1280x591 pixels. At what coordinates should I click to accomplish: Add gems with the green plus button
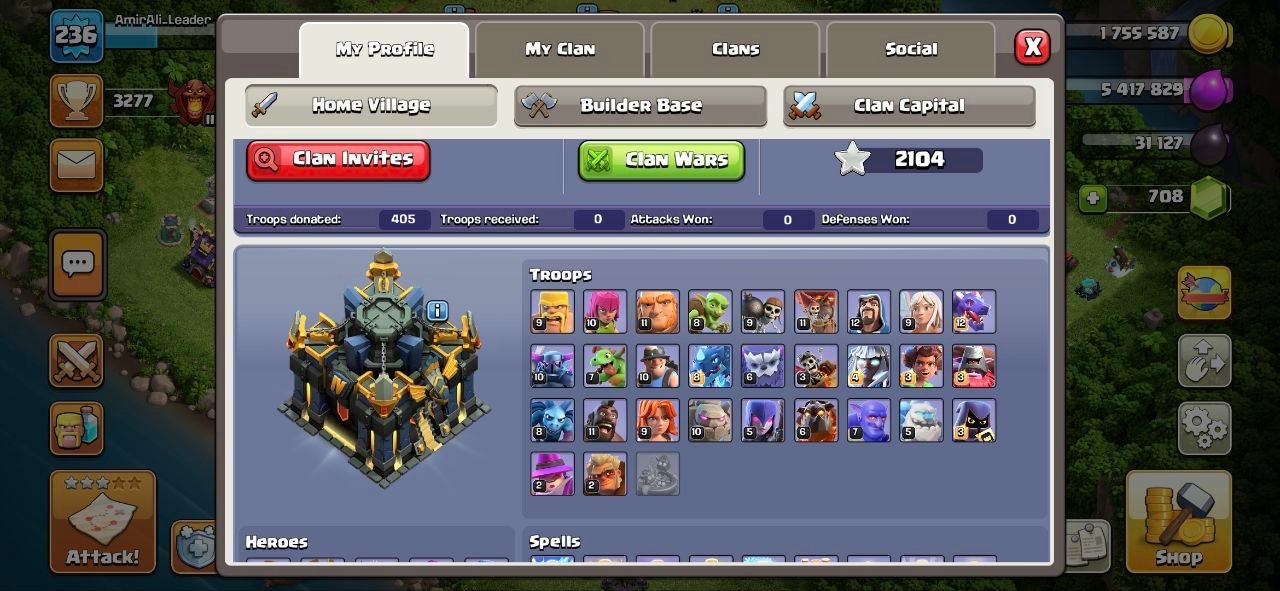1093,198
